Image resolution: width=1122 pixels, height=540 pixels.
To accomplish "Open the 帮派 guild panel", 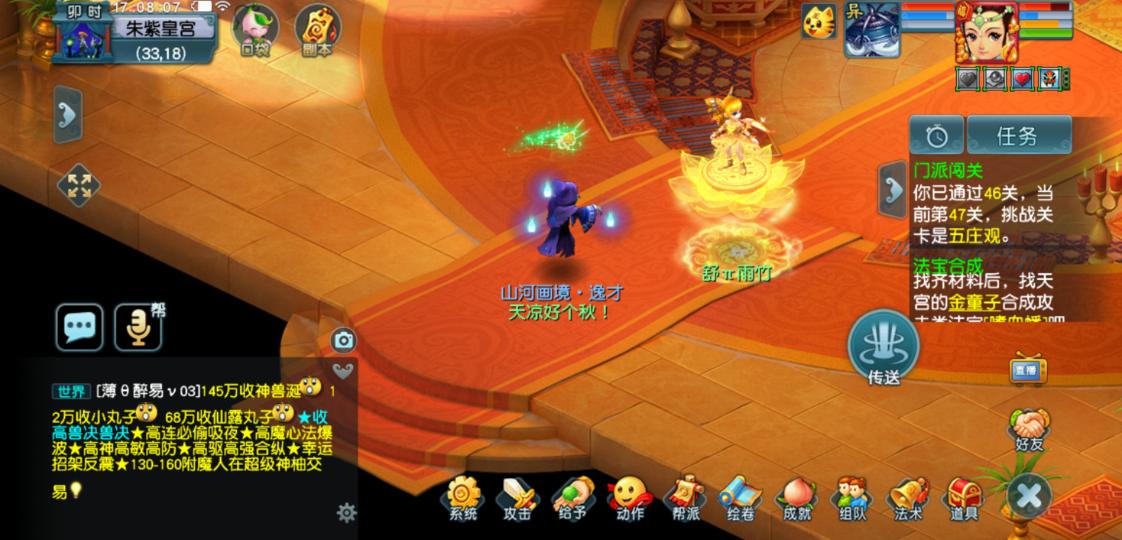I will click(x=685, y=497).
